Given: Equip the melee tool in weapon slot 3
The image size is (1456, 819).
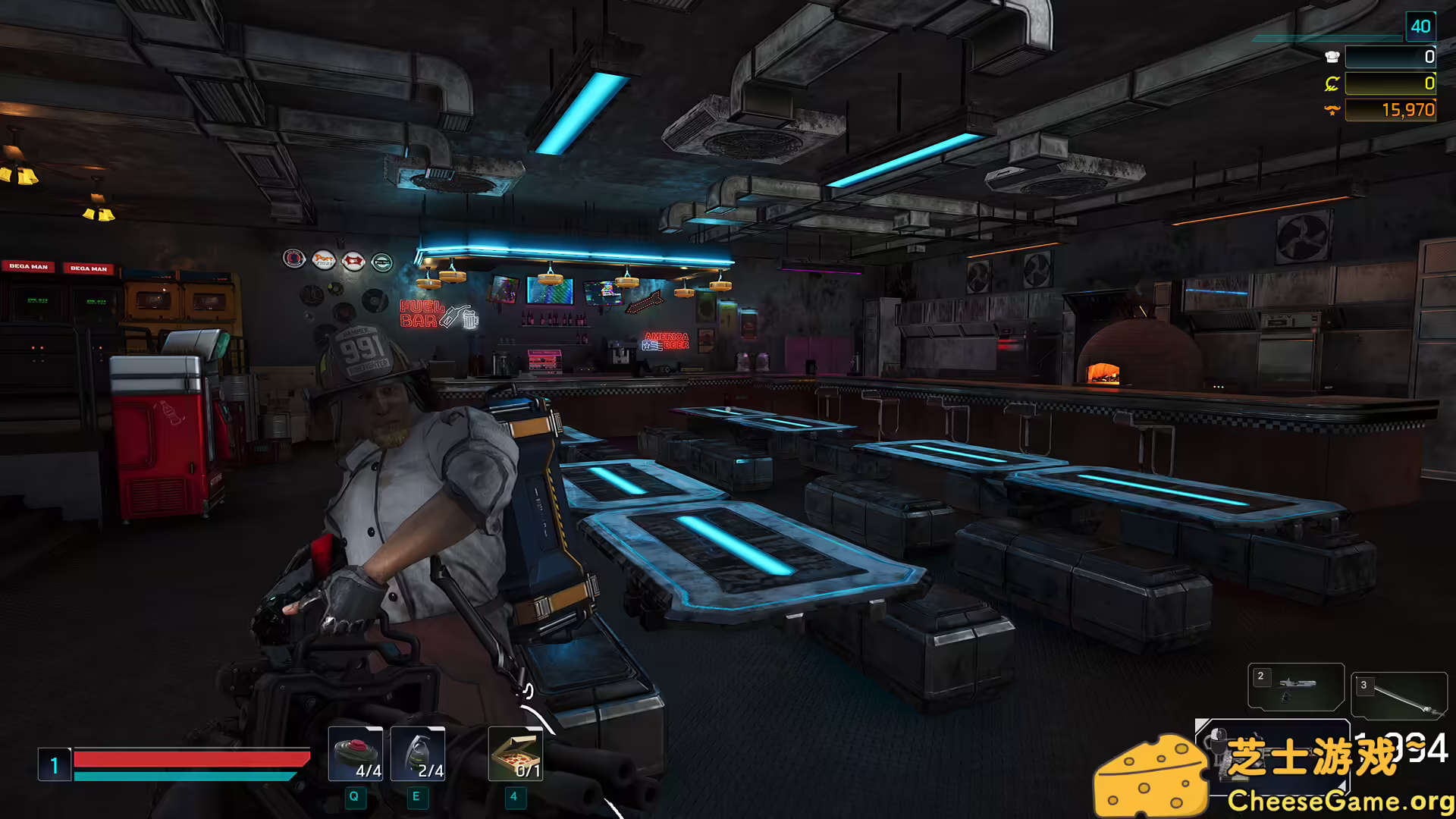Looking at the screenshot, I should (x=1399, y=695).
